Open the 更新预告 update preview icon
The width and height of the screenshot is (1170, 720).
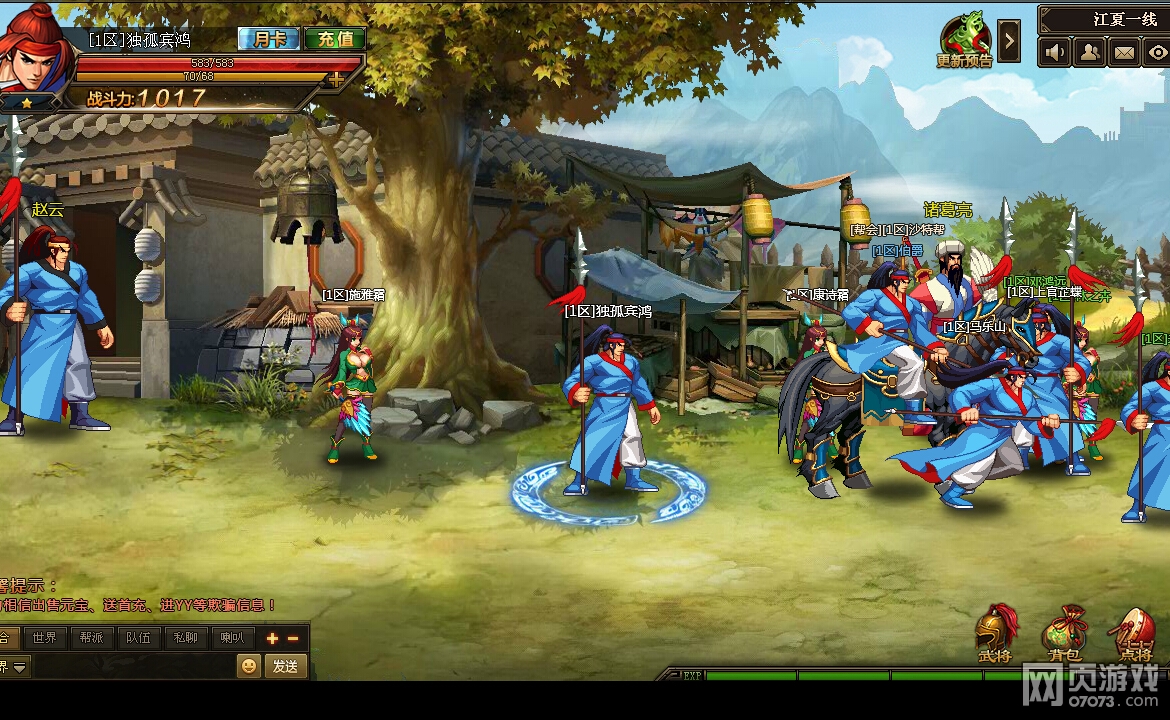pos(964,41)
